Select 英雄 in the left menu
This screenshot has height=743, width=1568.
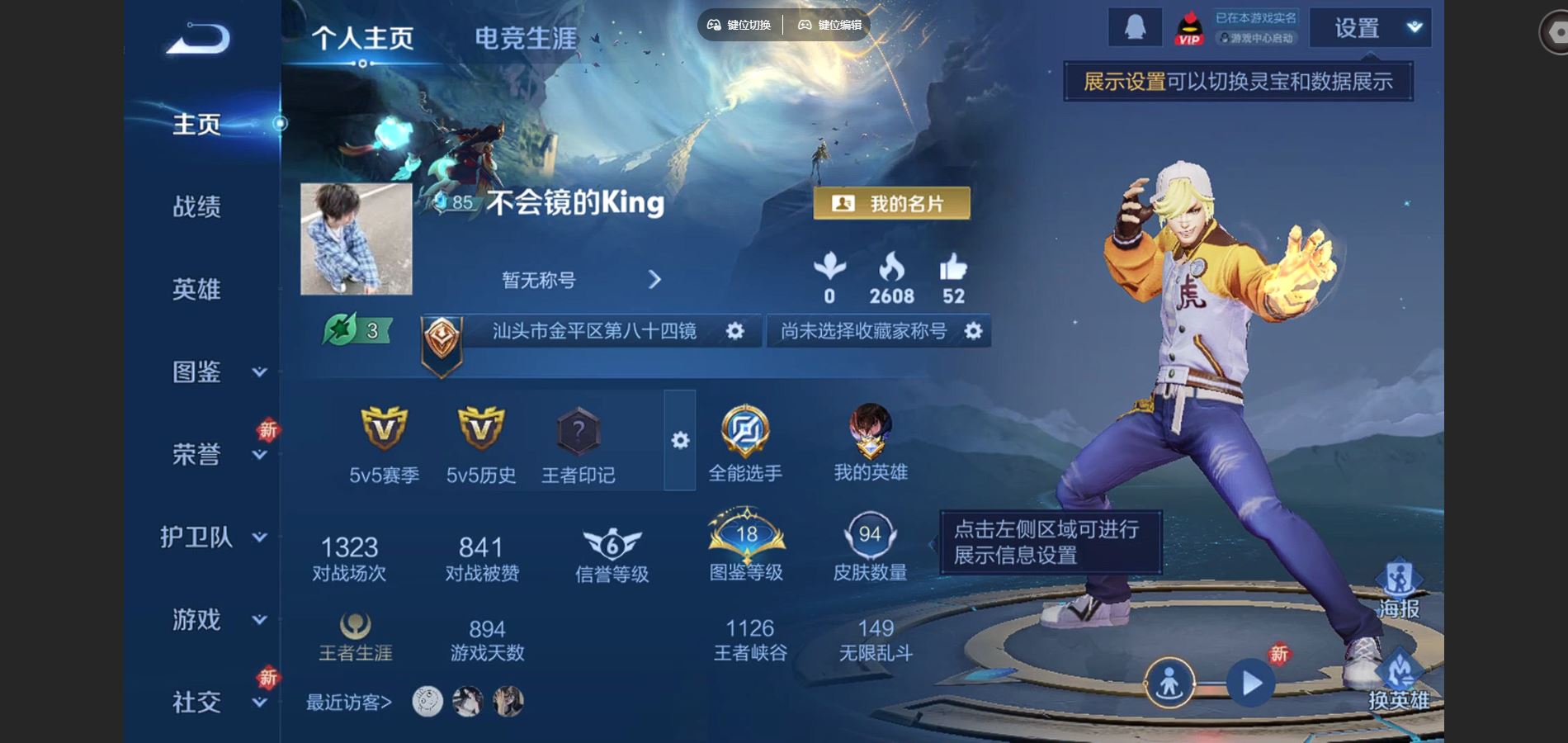(x=196, y=289)
